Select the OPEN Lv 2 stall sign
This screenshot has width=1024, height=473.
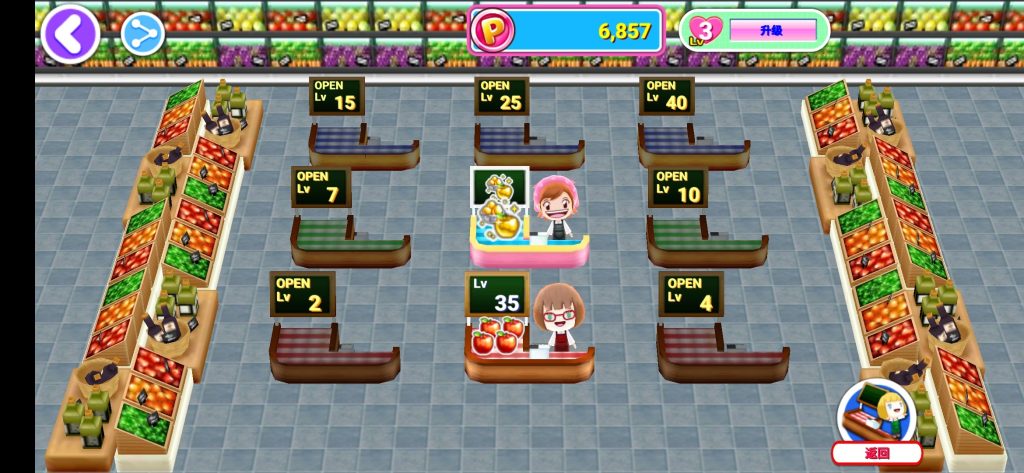click(x=302, y=294)
